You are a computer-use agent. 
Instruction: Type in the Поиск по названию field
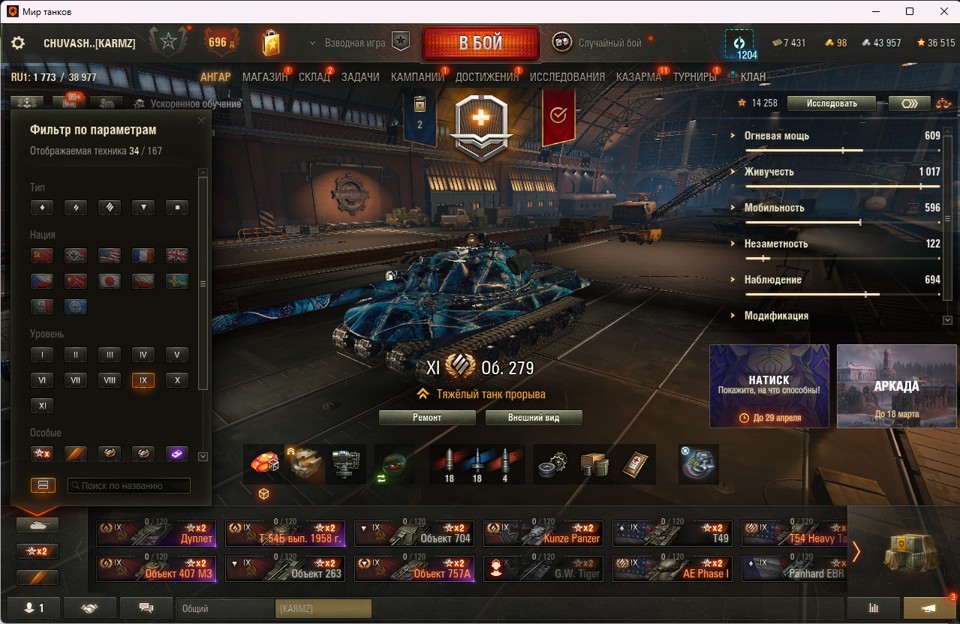(x=129, y=486)
